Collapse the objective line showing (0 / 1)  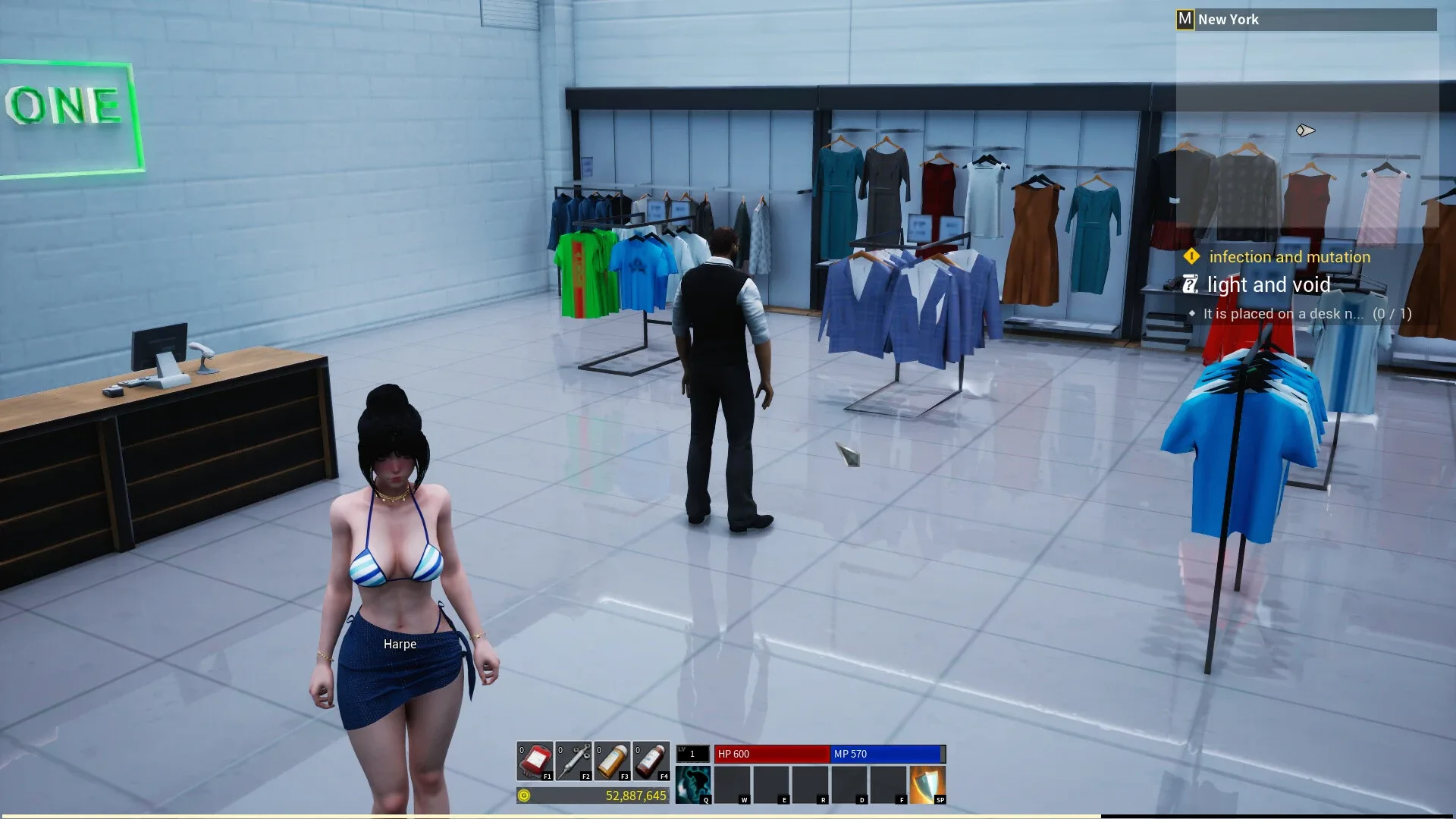1390,313
